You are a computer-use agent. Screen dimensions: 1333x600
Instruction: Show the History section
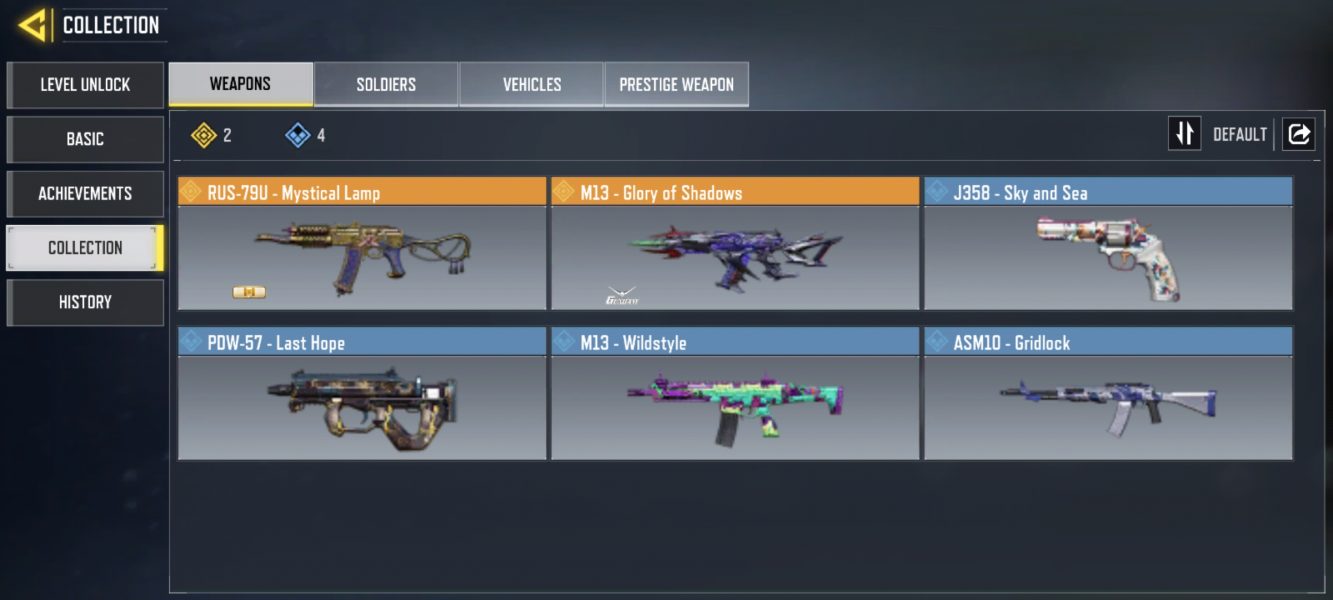[x=85, y=302]
